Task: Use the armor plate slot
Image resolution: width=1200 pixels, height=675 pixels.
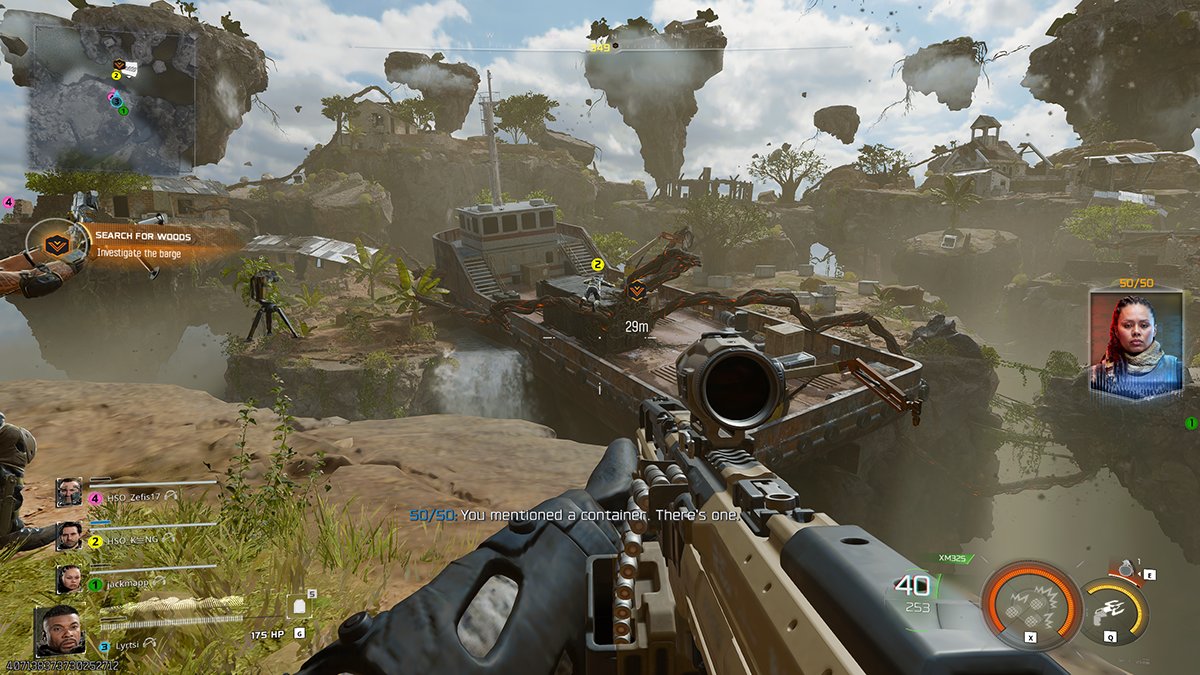Action: [300, 606]
